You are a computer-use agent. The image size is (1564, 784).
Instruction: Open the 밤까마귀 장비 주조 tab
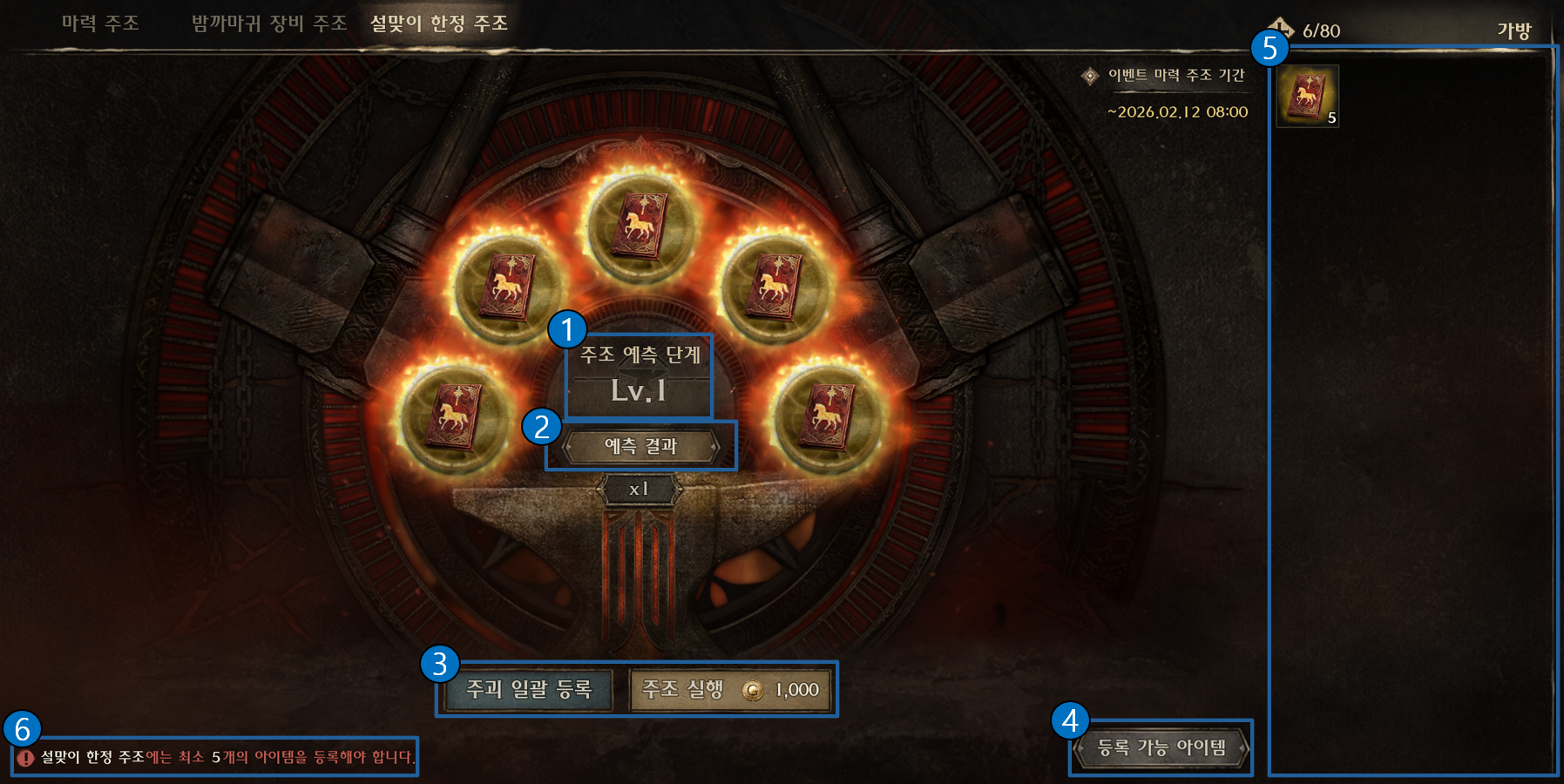269,24
